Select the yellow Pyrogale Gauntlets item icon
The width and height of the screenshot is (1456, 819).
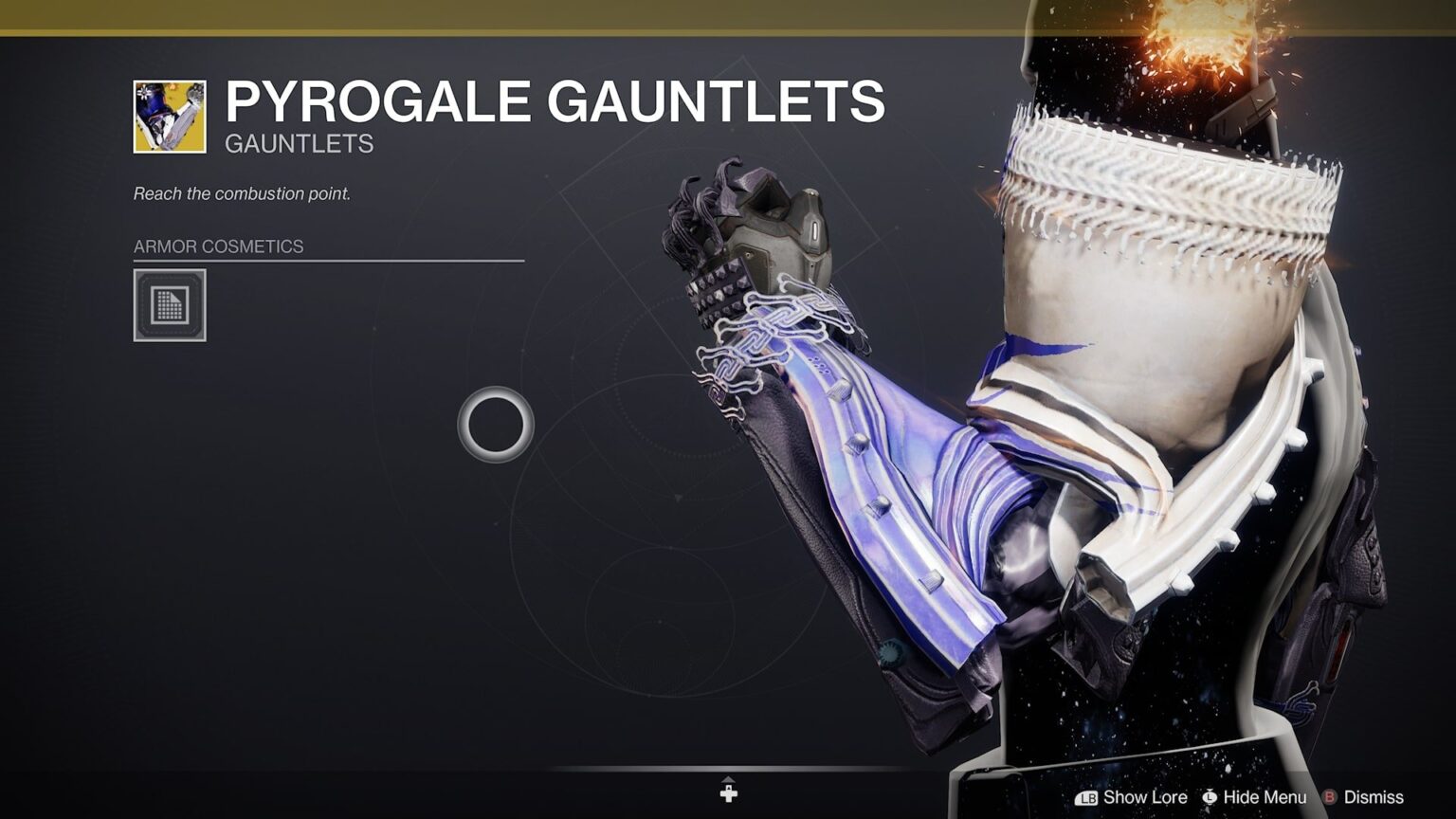[169, 115]
